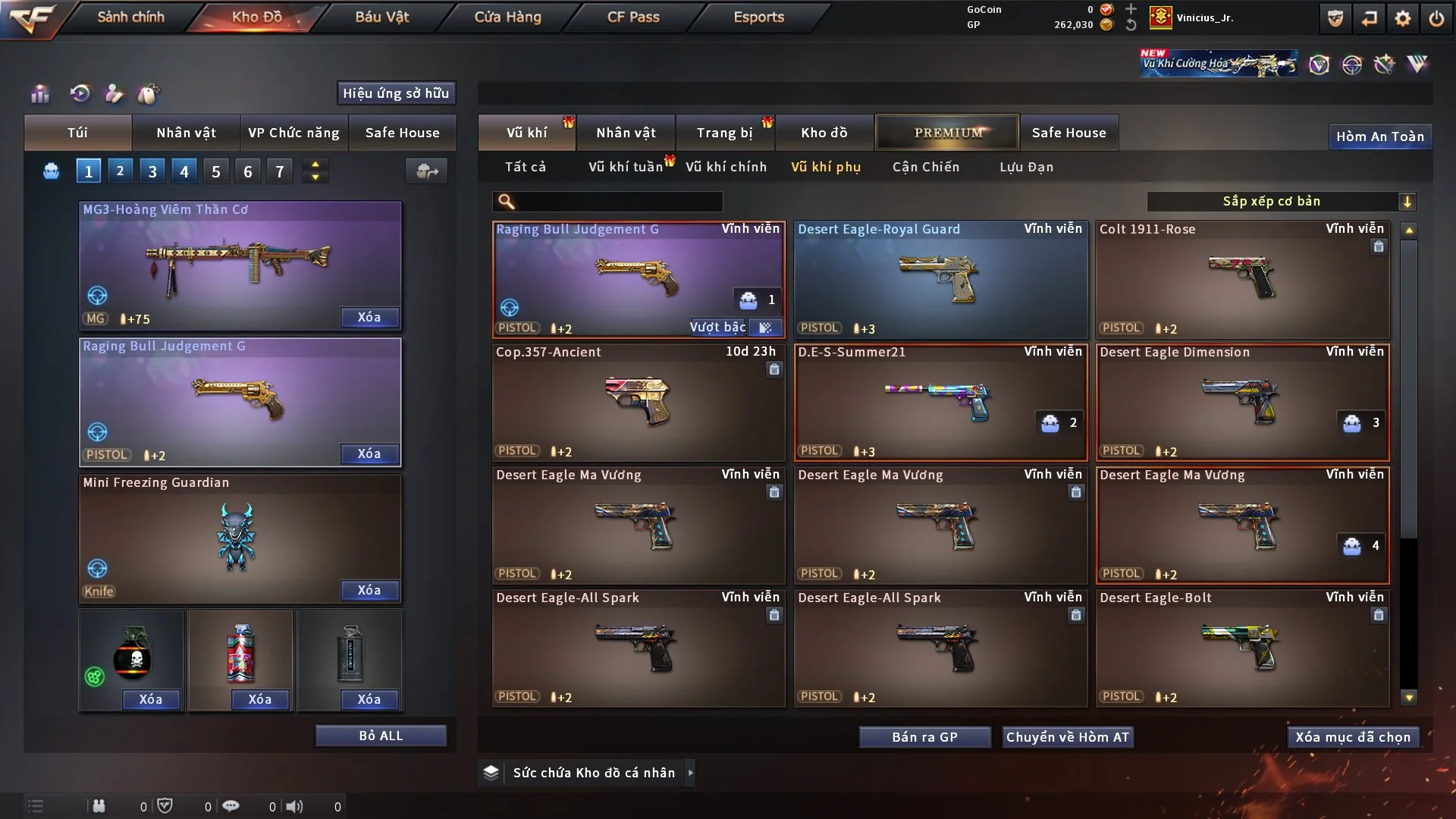Viewport: 1456px width, 819px height.
Task: Click the Hòm An Toàn button
Action: [1379, 136]
